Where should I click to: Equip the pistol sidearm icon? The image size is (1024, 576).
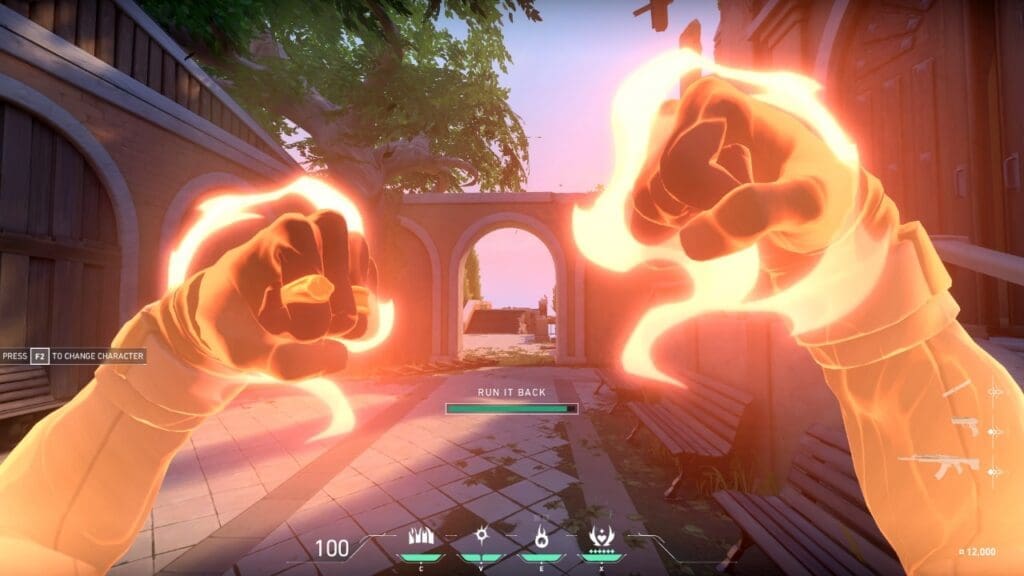[x=965, y=425]
